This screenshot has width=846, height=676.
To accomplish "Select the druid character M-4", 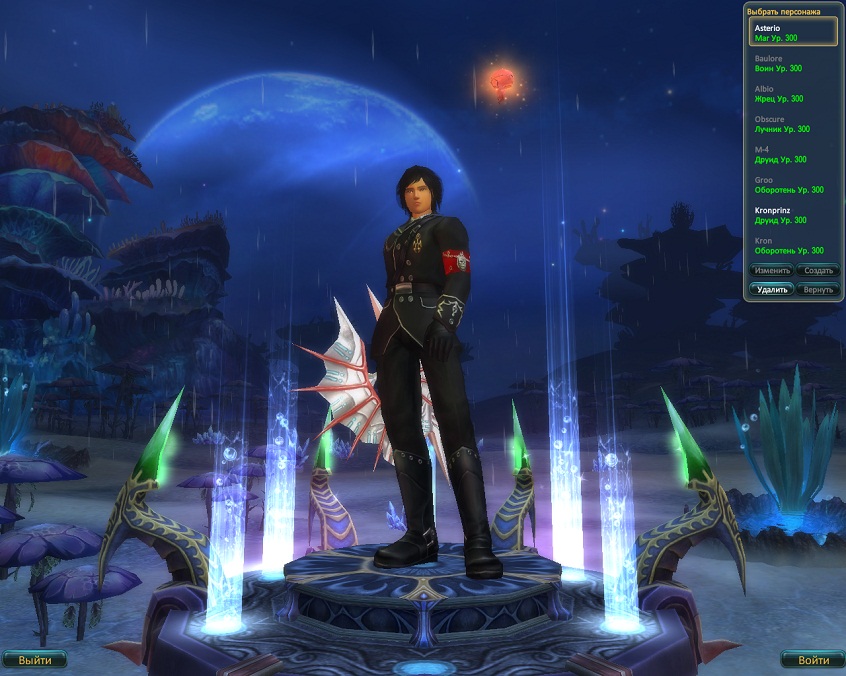I will click(x=793, y=154).
